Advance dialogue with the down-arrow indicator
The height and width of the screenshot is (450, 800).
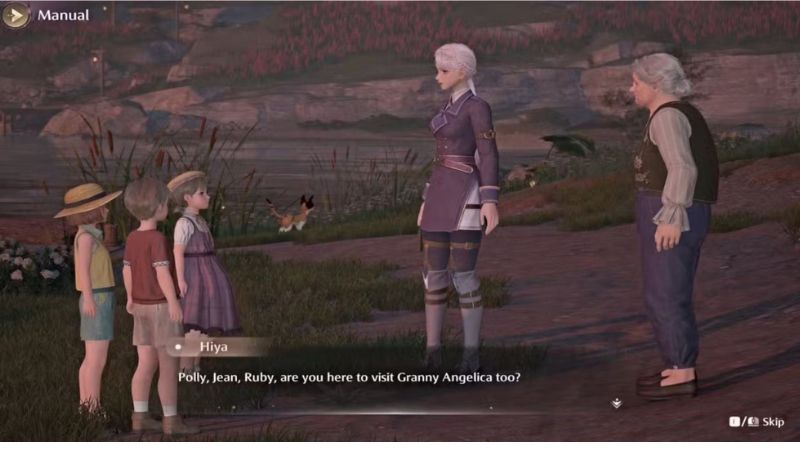(617, 403)
